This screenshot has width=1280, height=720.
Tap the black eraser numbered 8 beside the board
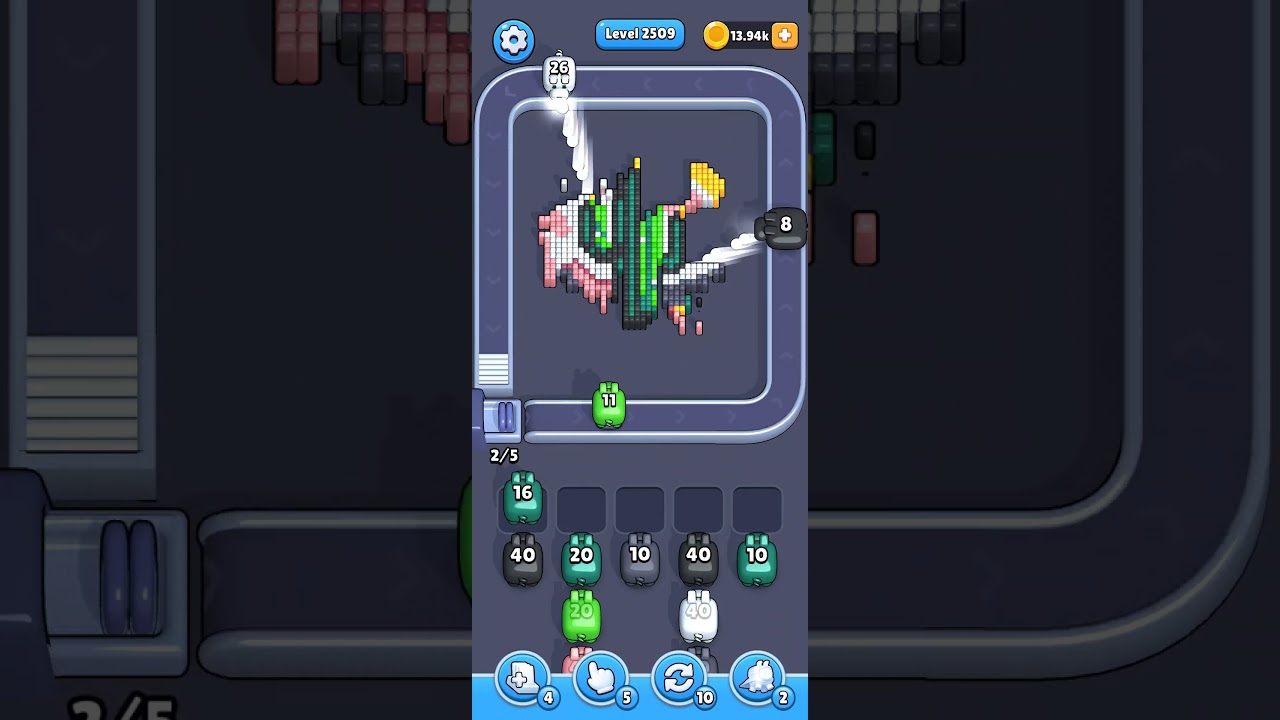click(785, 226)
